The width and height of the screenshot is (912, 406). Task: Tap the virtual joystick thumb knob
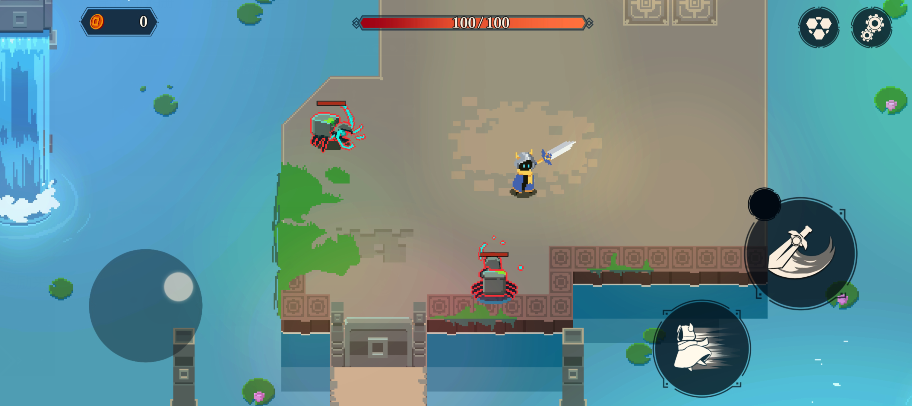[179, 287]
